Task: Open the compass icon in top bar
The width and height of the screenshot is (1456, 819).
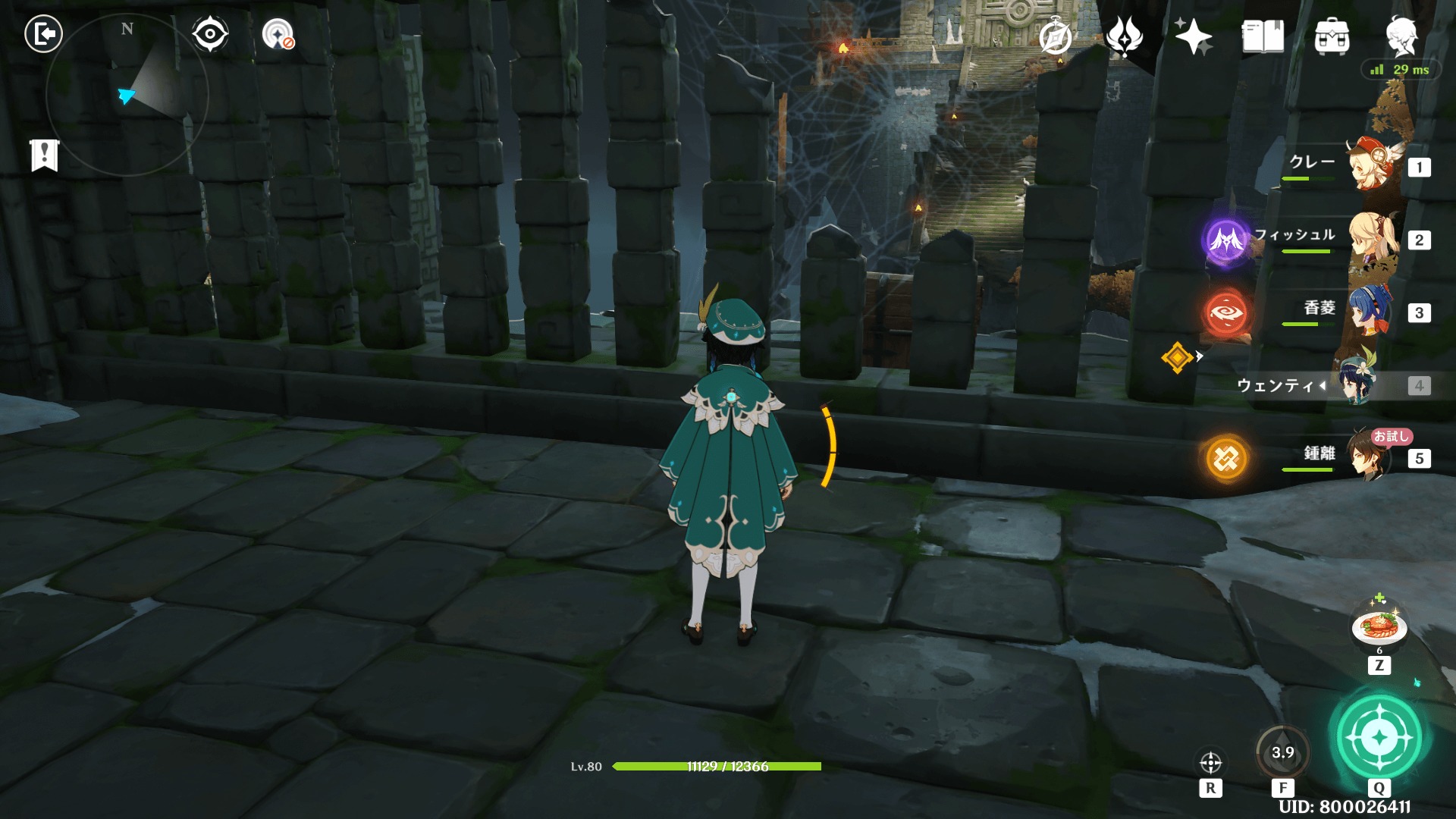Action: [1055, 36]
